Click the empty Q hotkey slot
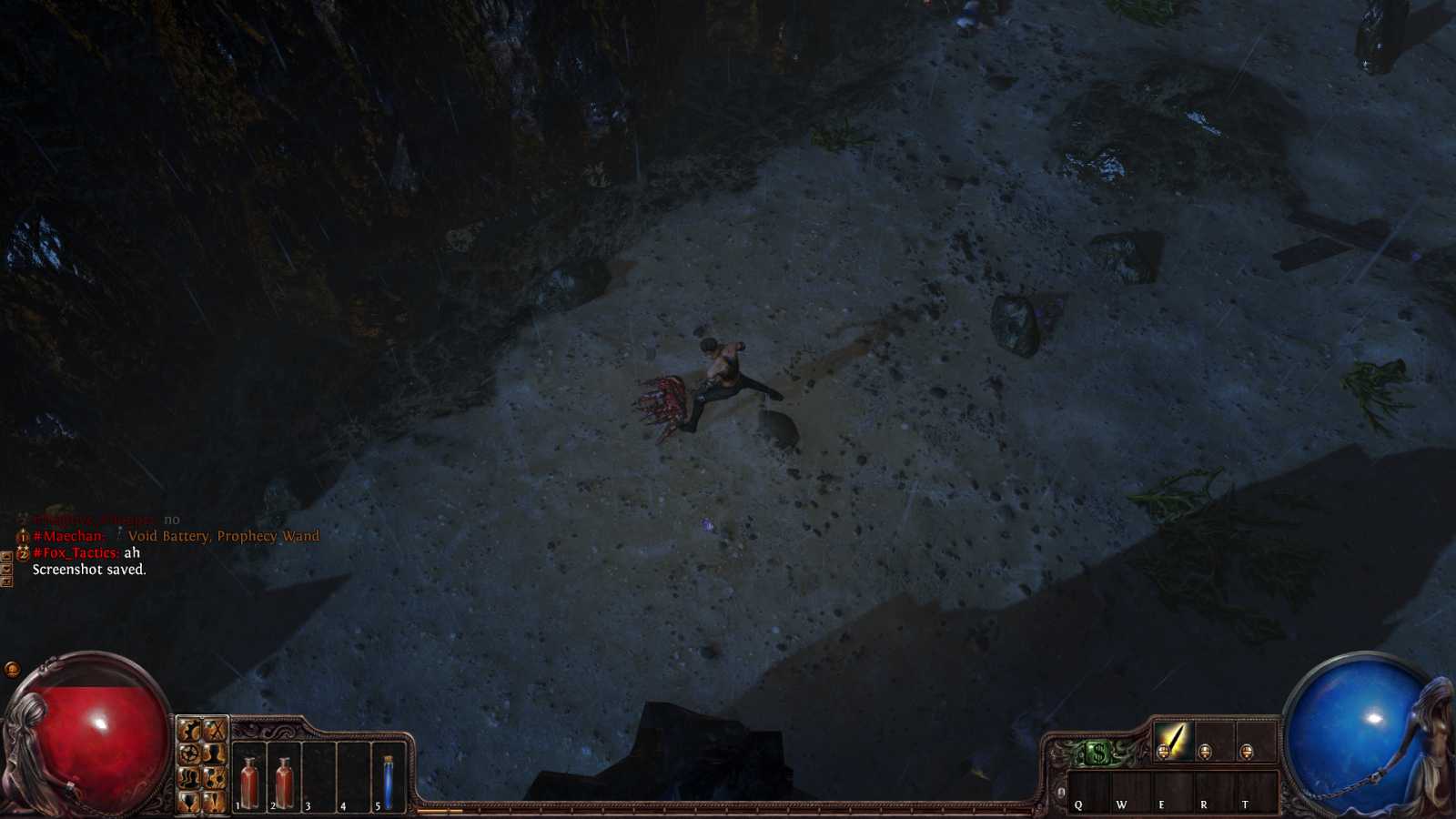The width and height of the screenshot is (1456, 819). click(x=1087, y=792)
